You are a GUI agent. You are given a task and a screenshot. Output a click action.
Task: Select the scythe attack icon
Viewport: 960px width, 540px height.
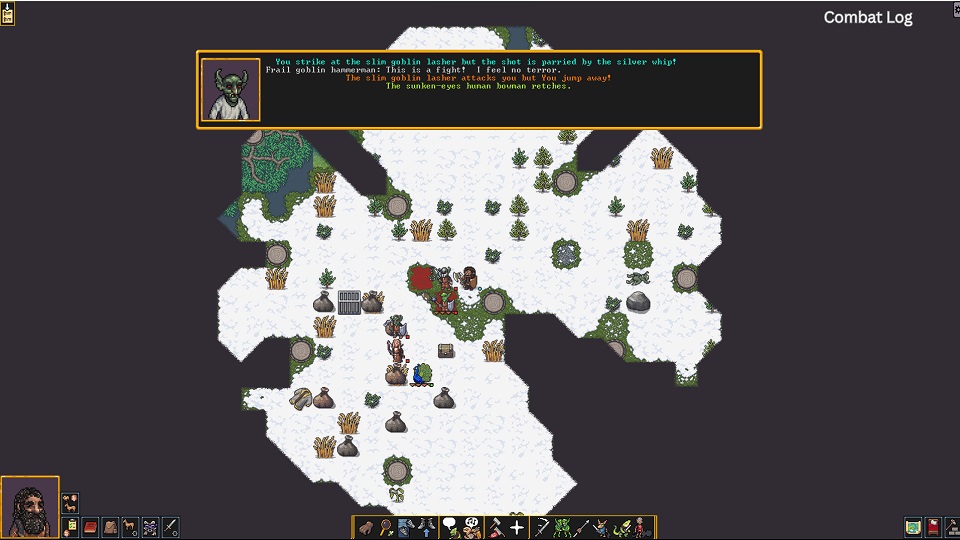(x=541, y=527)
